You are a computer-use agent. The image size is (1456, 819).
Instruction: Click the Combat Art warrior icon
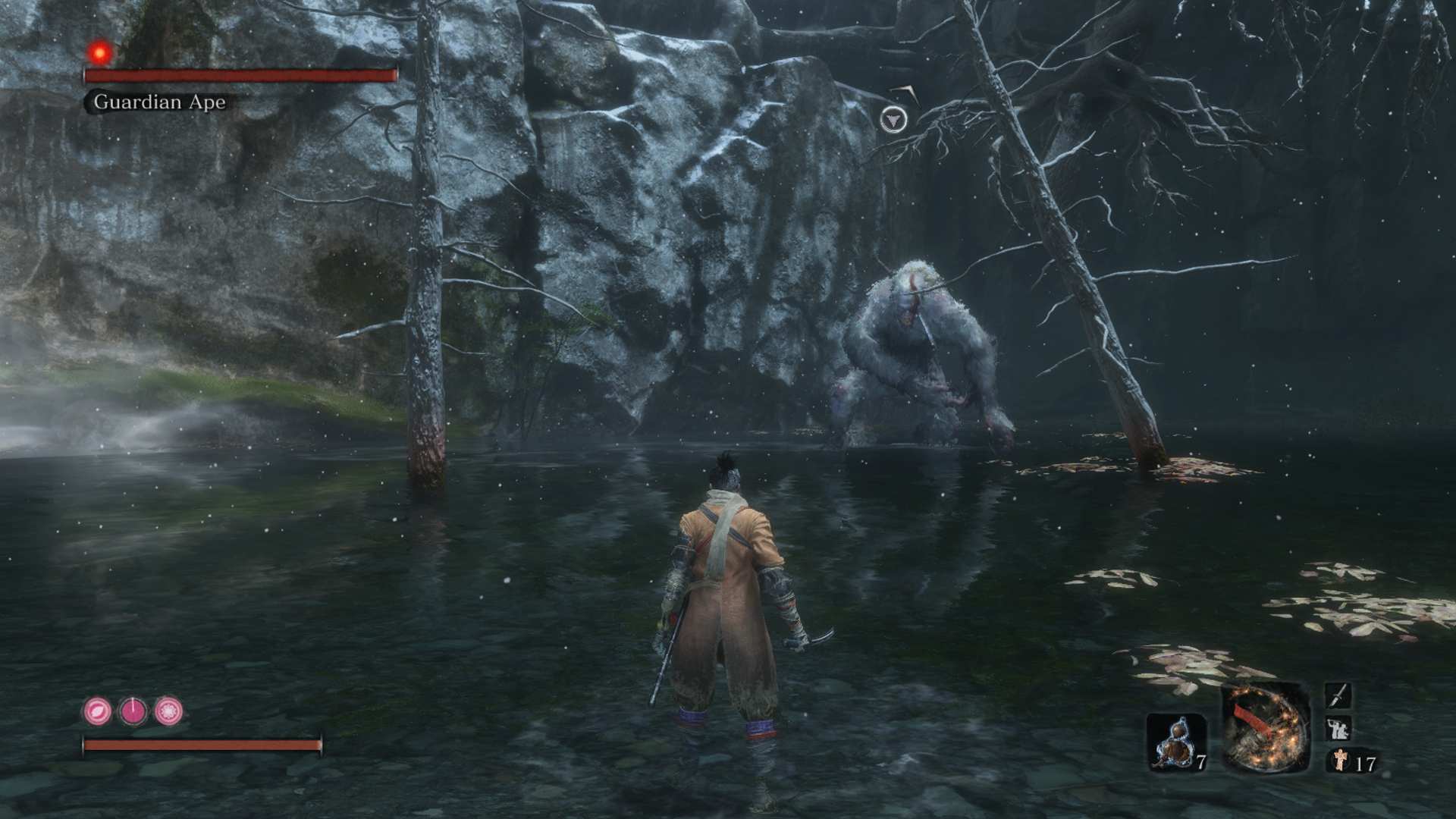click(x=1338, y=729)
